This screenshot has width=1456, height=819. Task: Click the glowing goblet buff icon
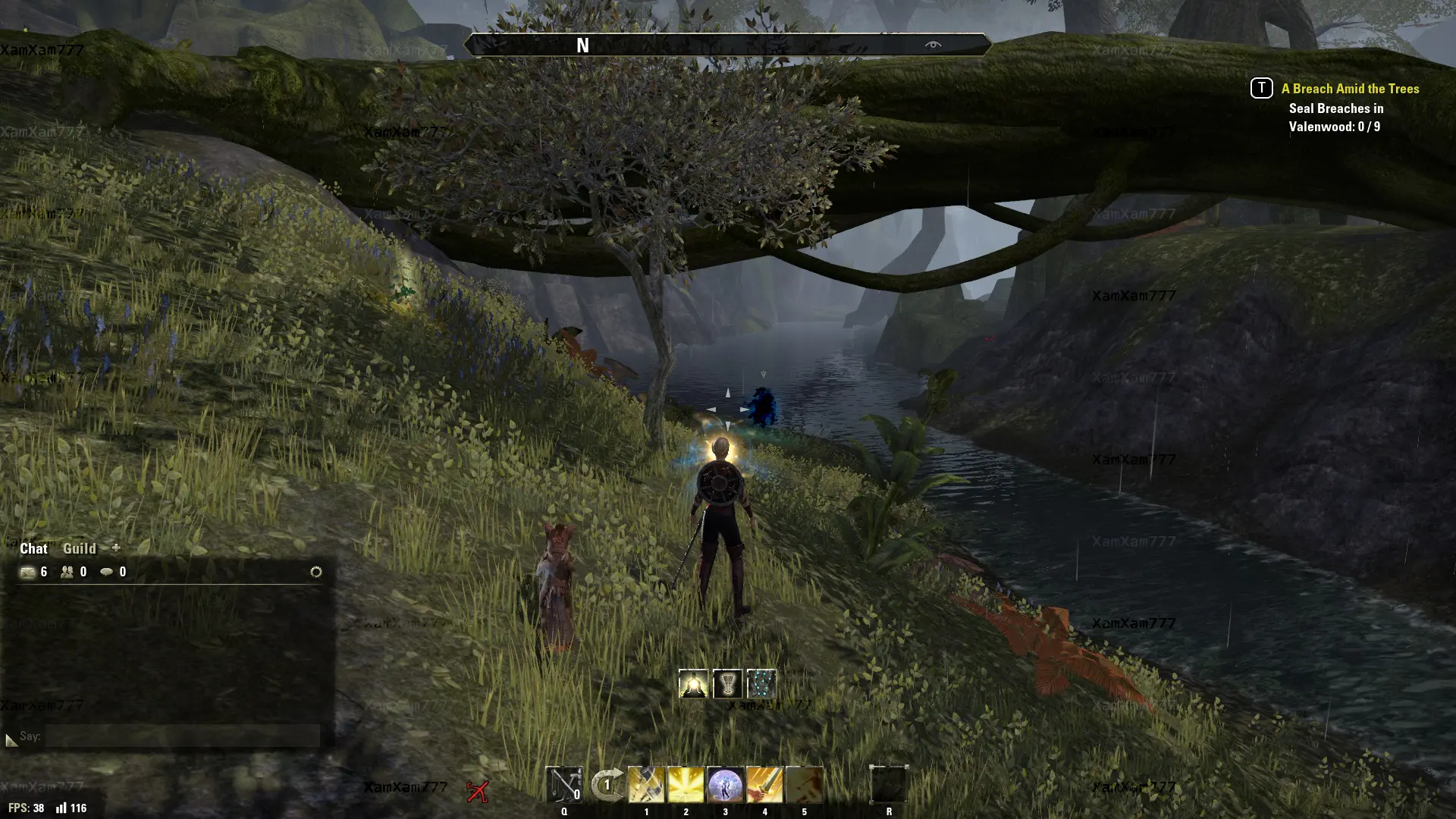point(727,684)
